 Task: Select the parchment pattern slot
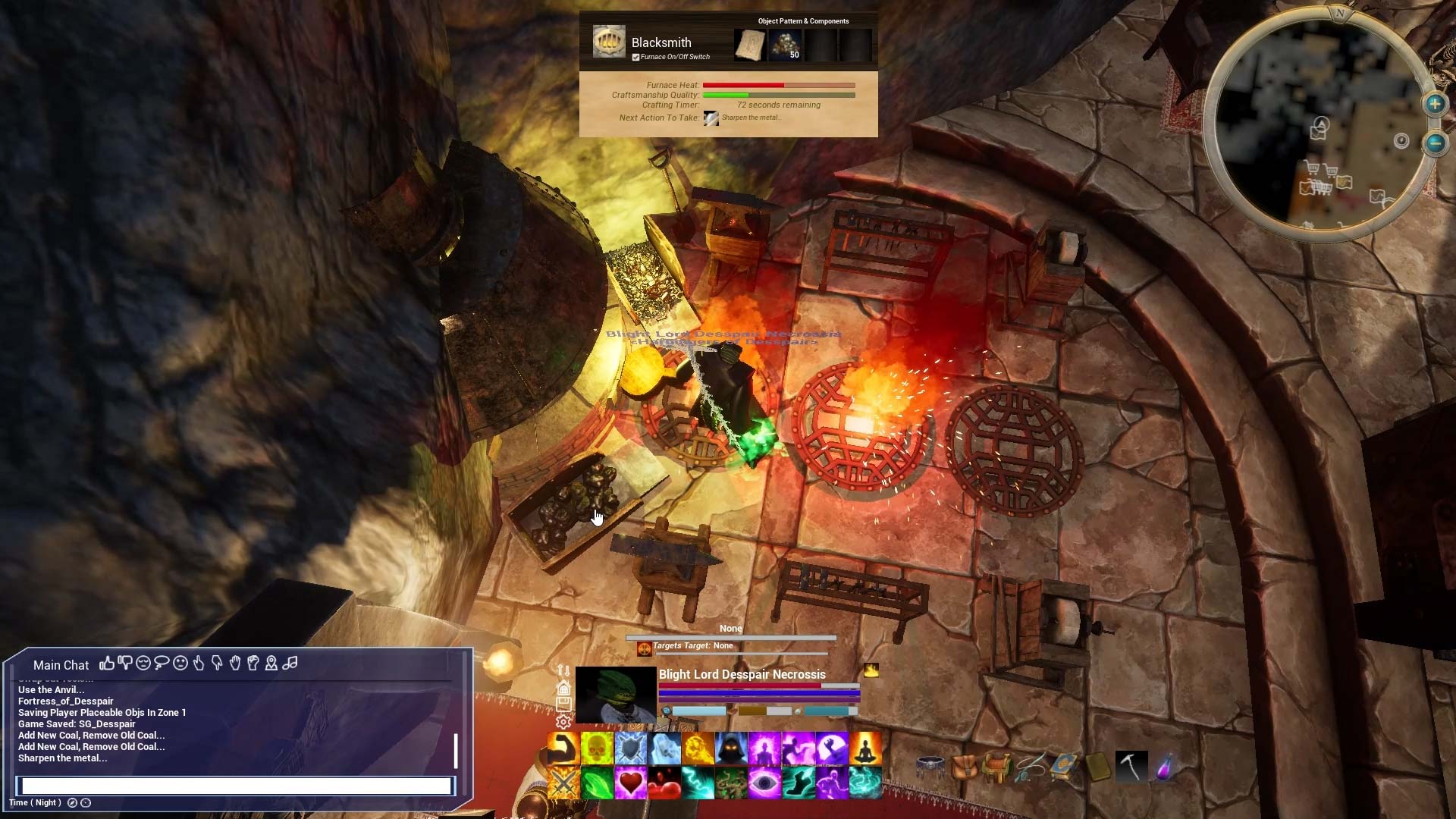[749, 45]
